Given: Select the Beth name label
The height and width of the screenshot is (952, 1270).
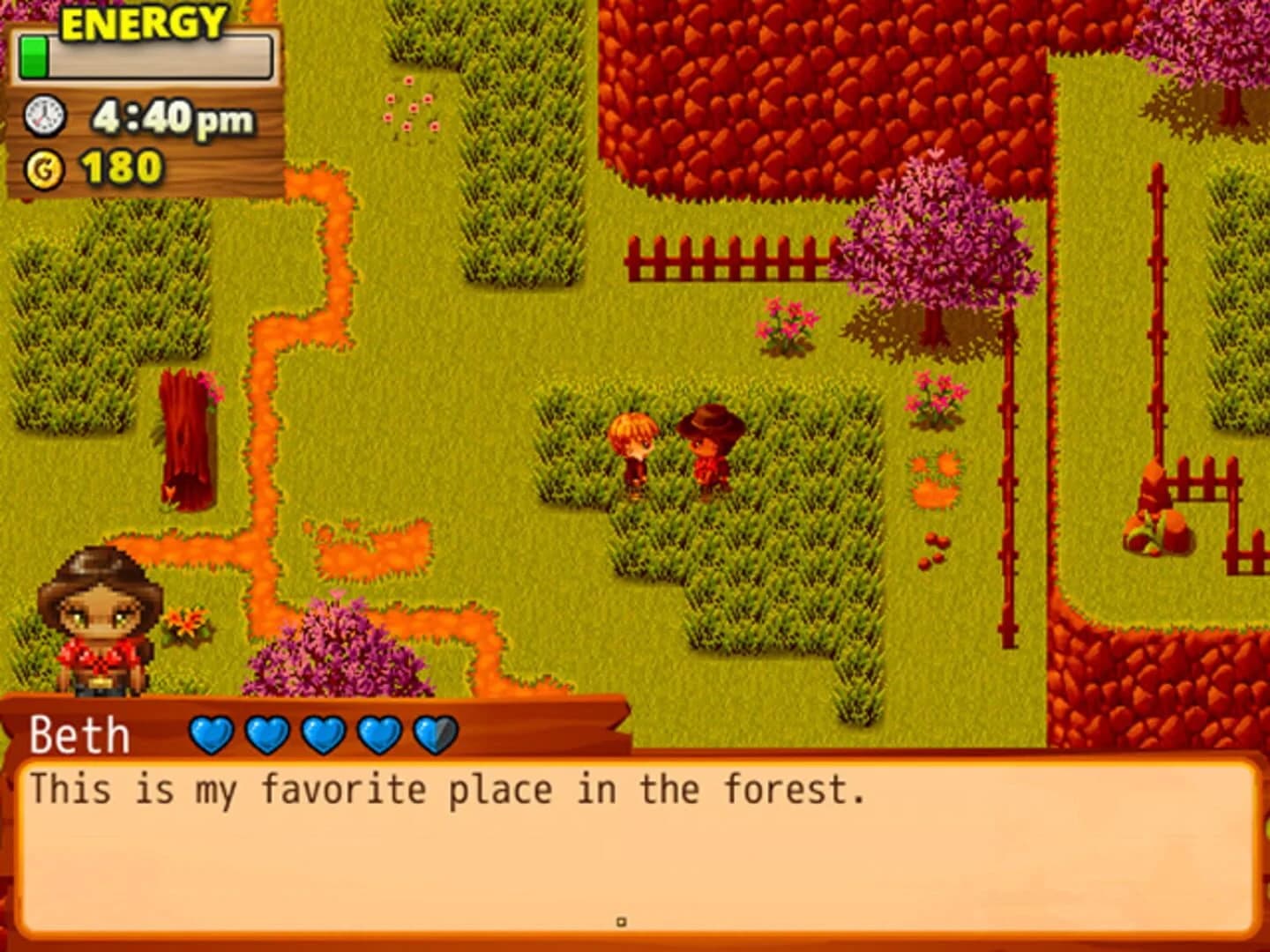Looking at the screenshot, I should [x=78, y=733].
